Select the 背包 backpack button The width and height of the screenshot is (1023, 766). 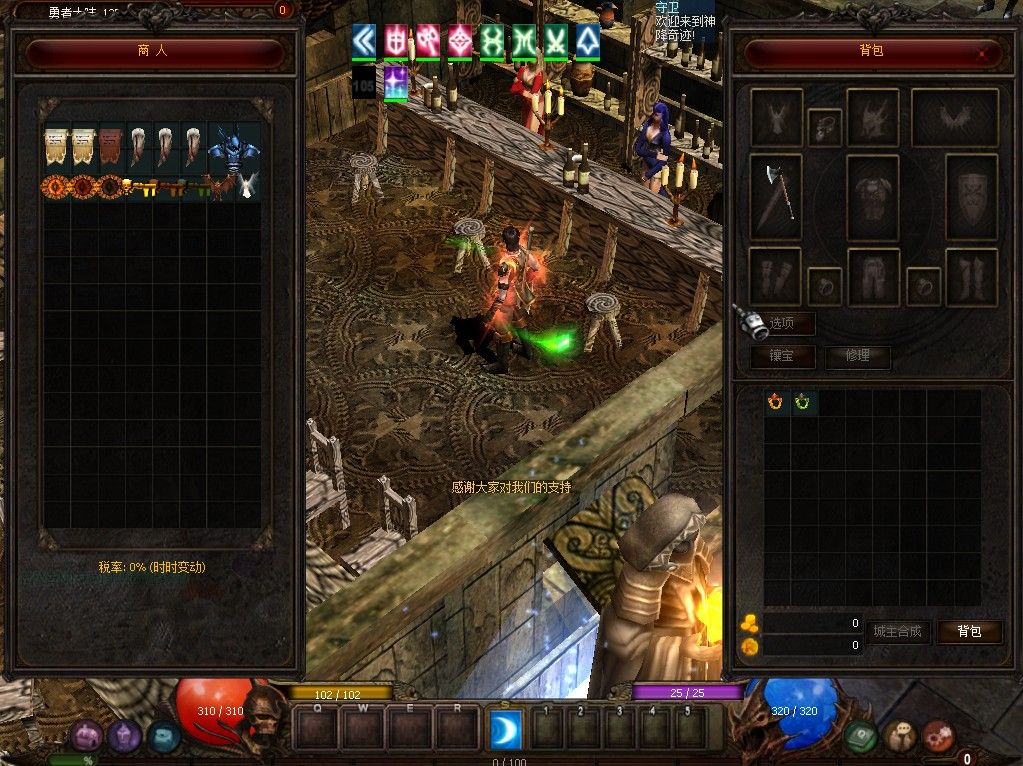click(x=969, y=632)
